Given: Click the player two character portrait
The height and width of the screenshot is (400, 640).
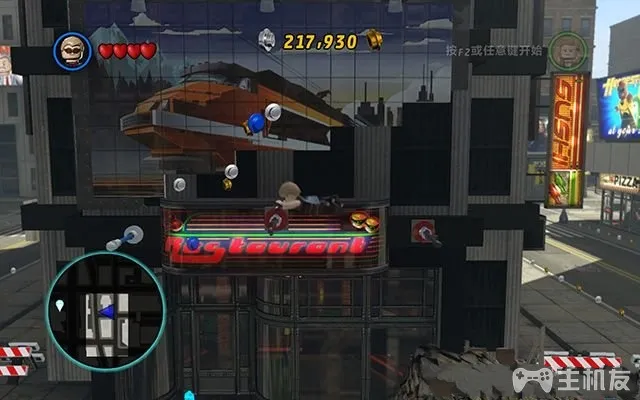Looking at the screenshot, I should click(566, 51).
